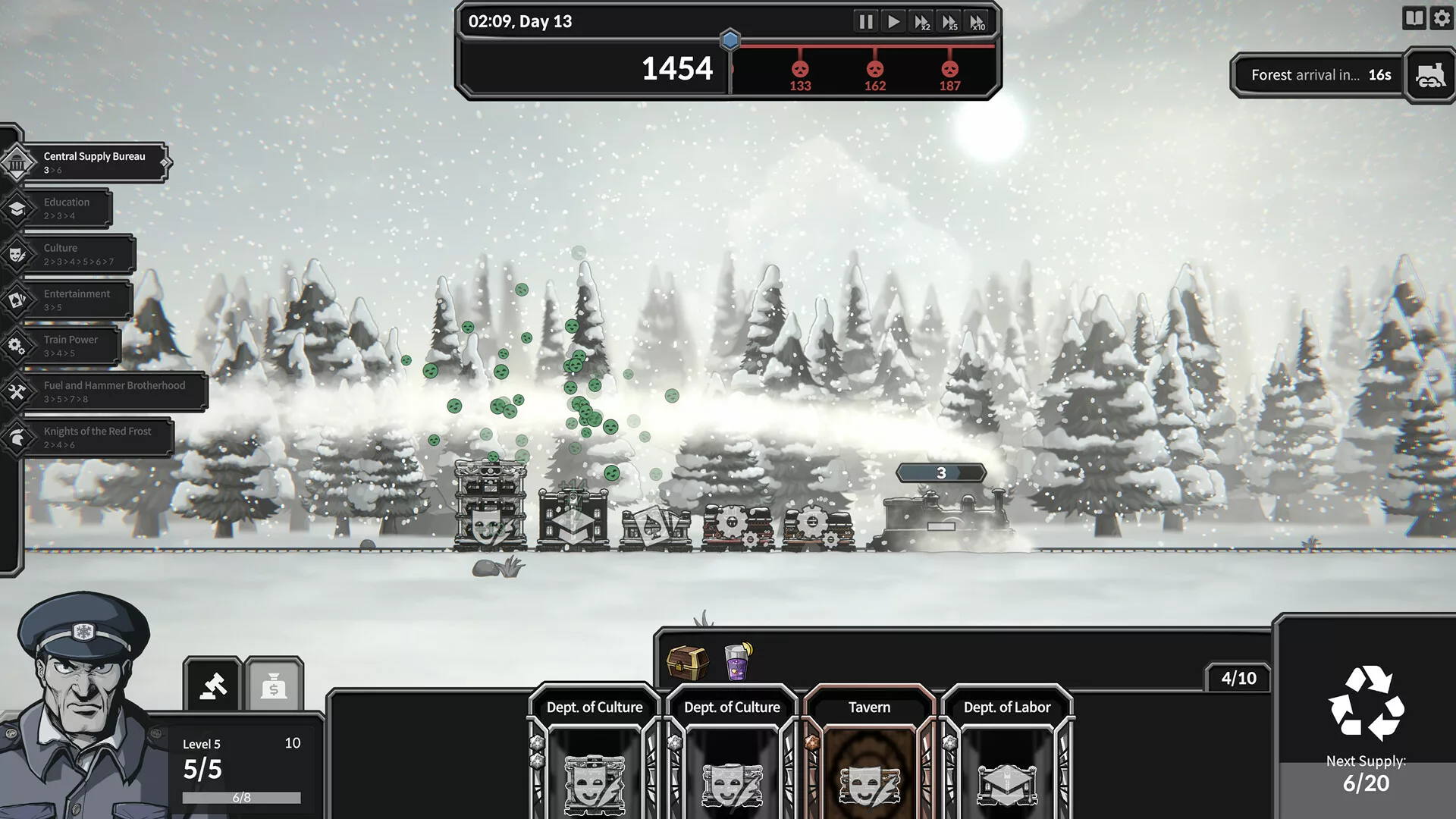Choose the Entertainment entry

click(x=74, y=300)
